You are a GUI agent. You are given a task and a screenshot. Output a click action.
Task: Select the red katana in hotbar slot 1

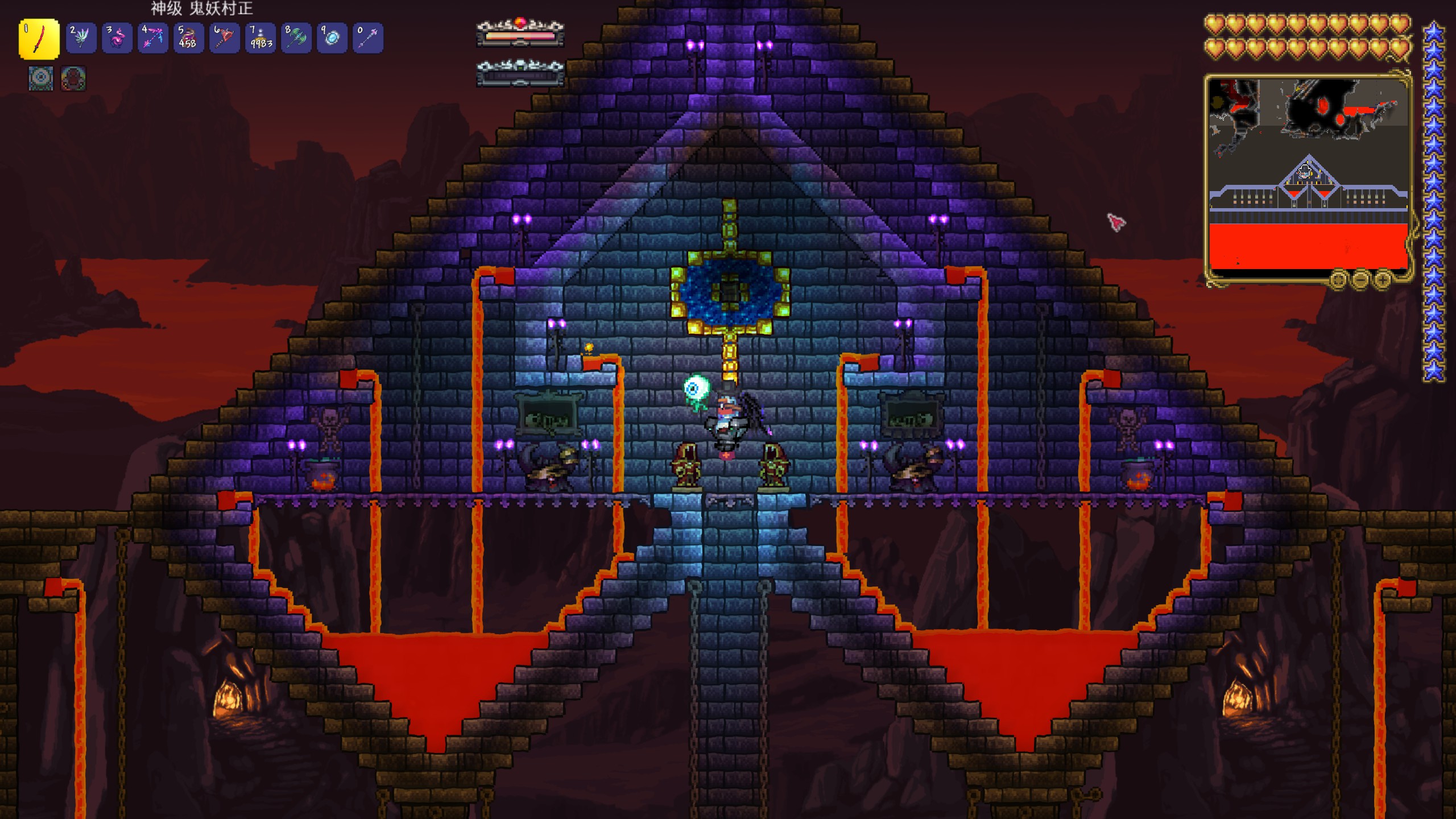tap(39, 39)
